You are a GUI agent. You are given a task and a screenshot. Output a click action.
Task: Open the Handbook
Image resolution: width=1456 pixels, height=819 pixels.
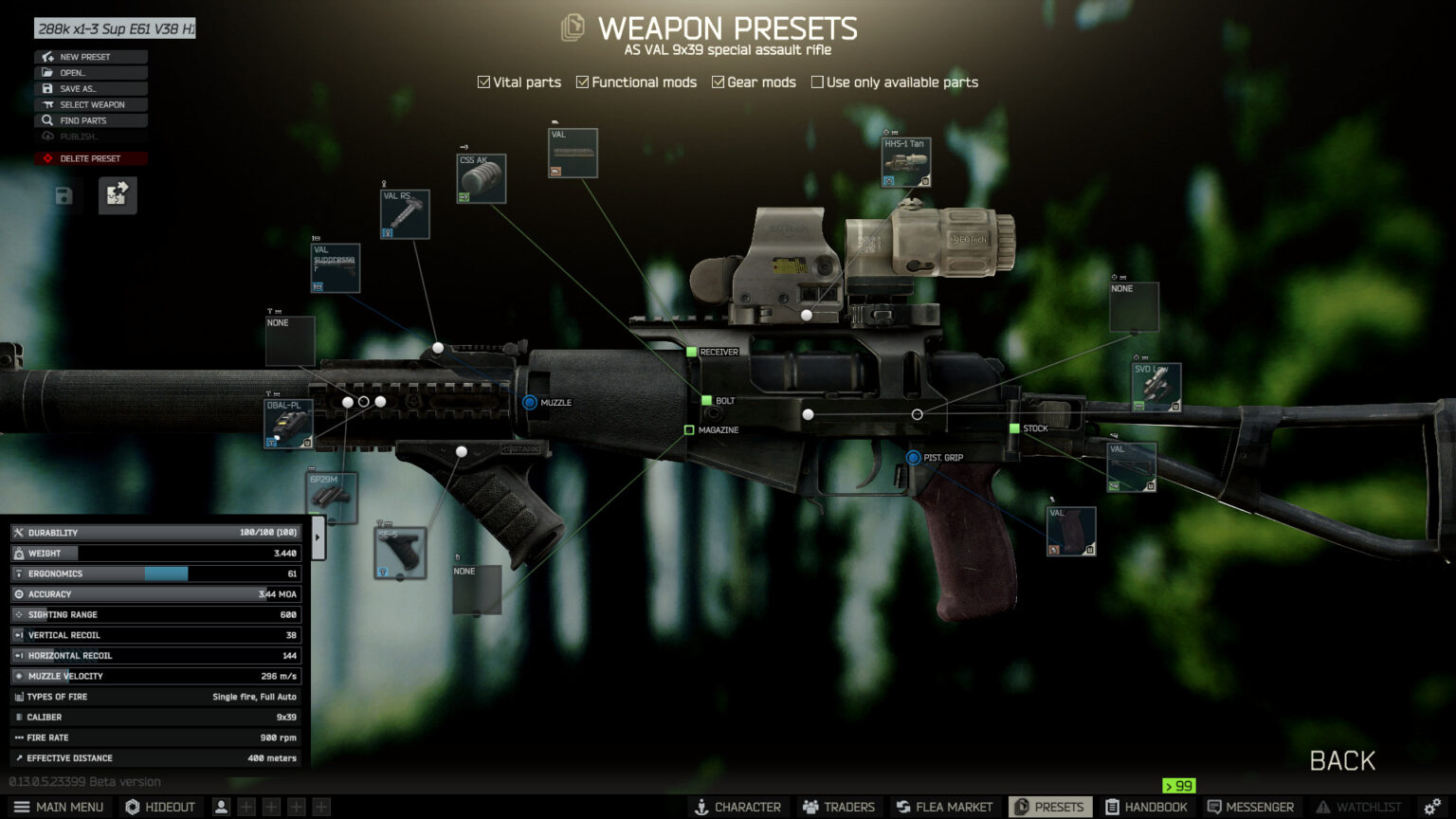(1146, 807)
